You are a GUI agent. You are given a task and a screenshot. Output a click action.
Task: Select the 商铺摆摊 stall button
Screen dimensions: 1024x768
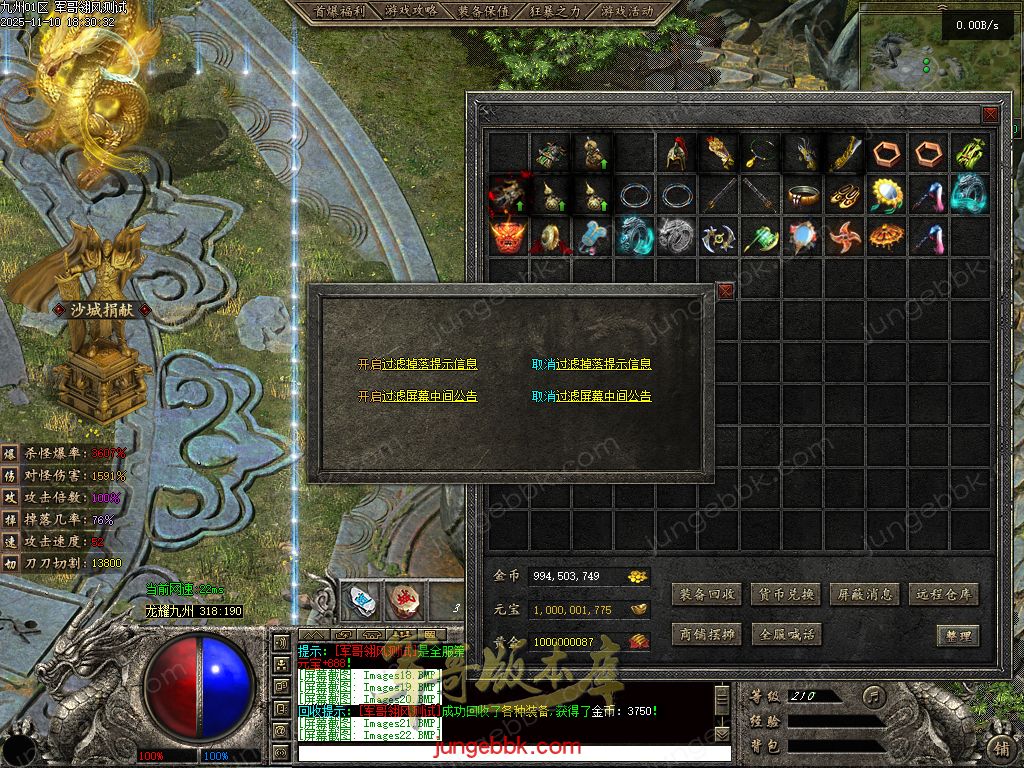[708, 634]
